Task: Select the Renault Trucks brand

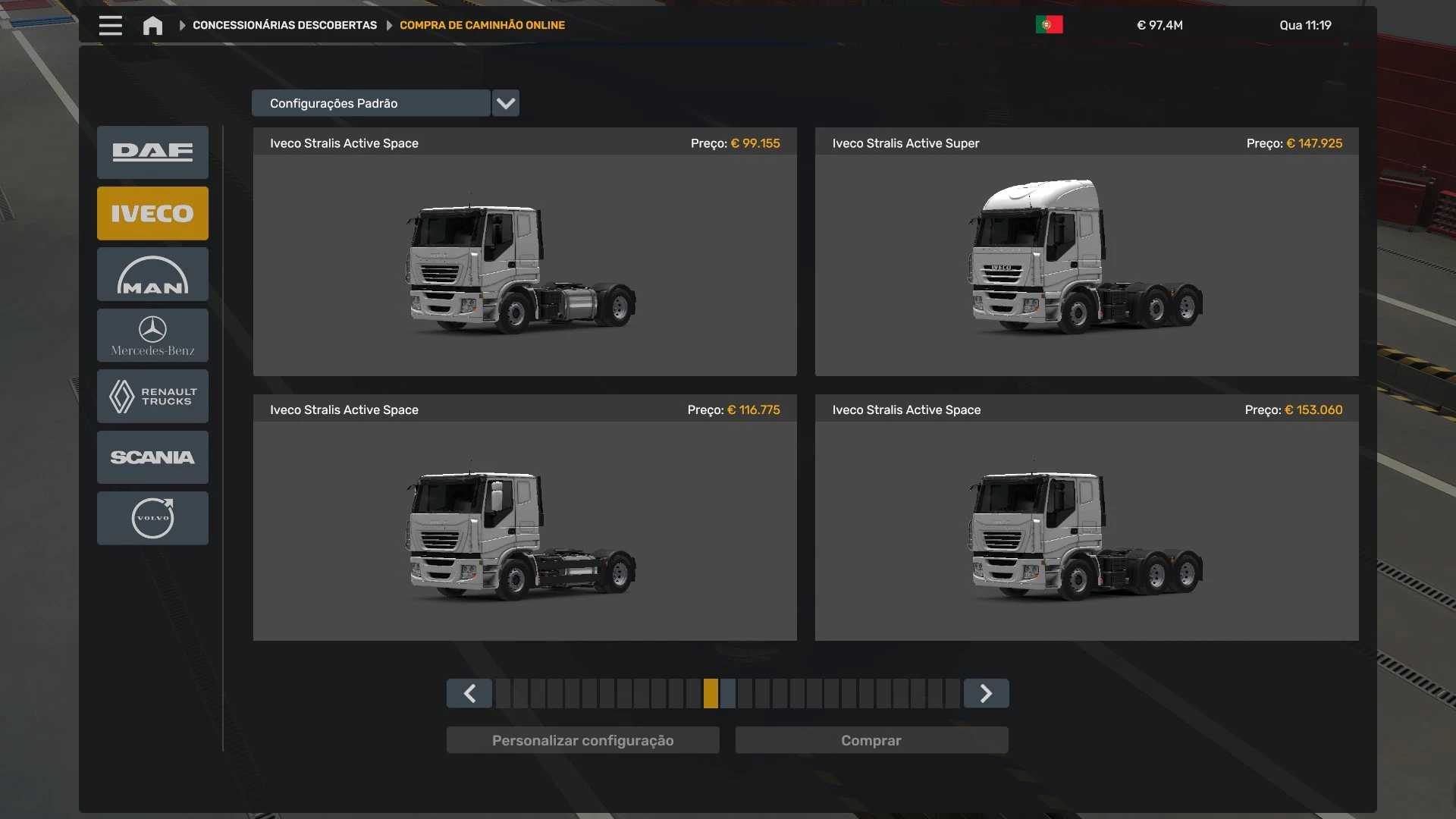Action: (152, 396)
